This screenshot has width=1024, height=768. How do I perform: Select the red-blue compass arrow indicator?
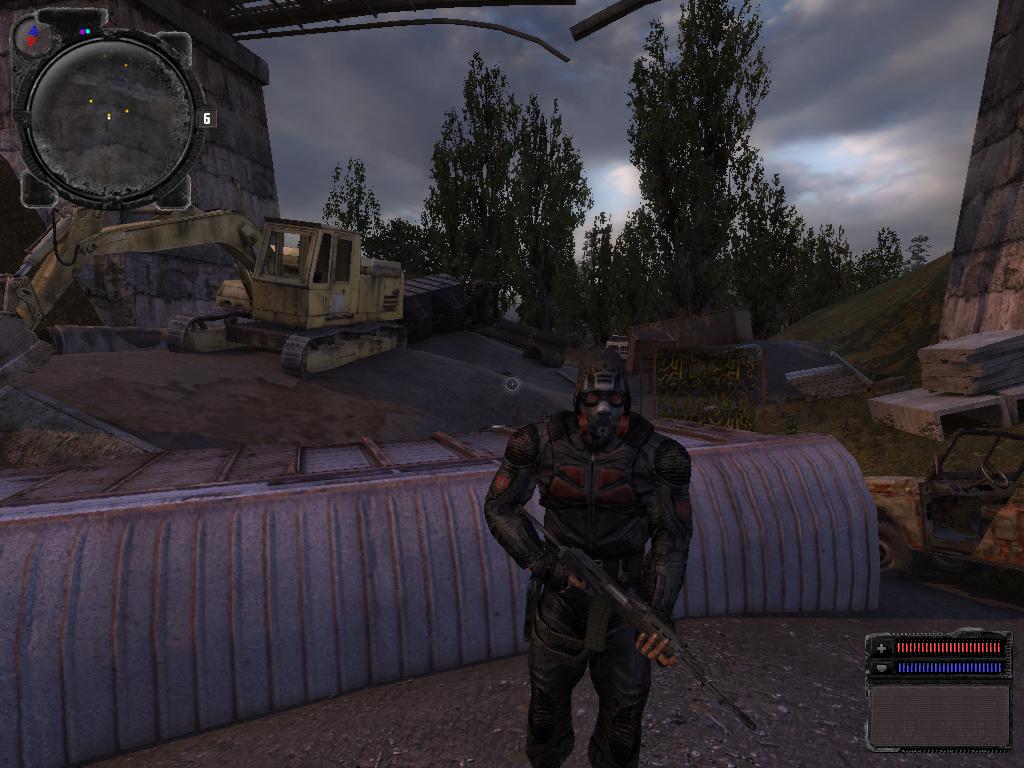click(x=34, y=38)
